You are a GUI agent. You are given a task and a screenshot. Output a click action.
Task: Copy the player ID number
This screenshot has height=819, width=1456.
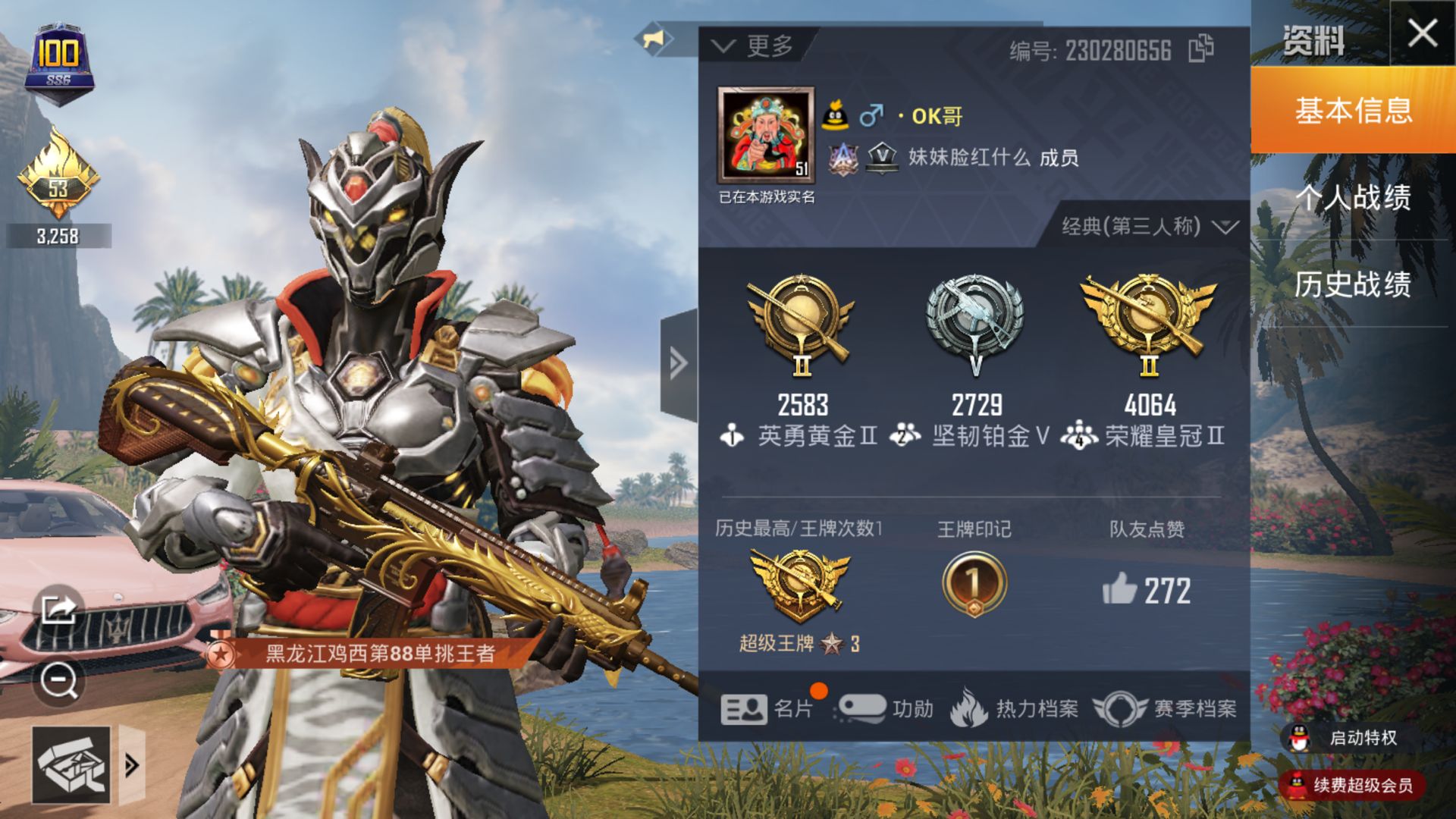(x=1200, y=49)
